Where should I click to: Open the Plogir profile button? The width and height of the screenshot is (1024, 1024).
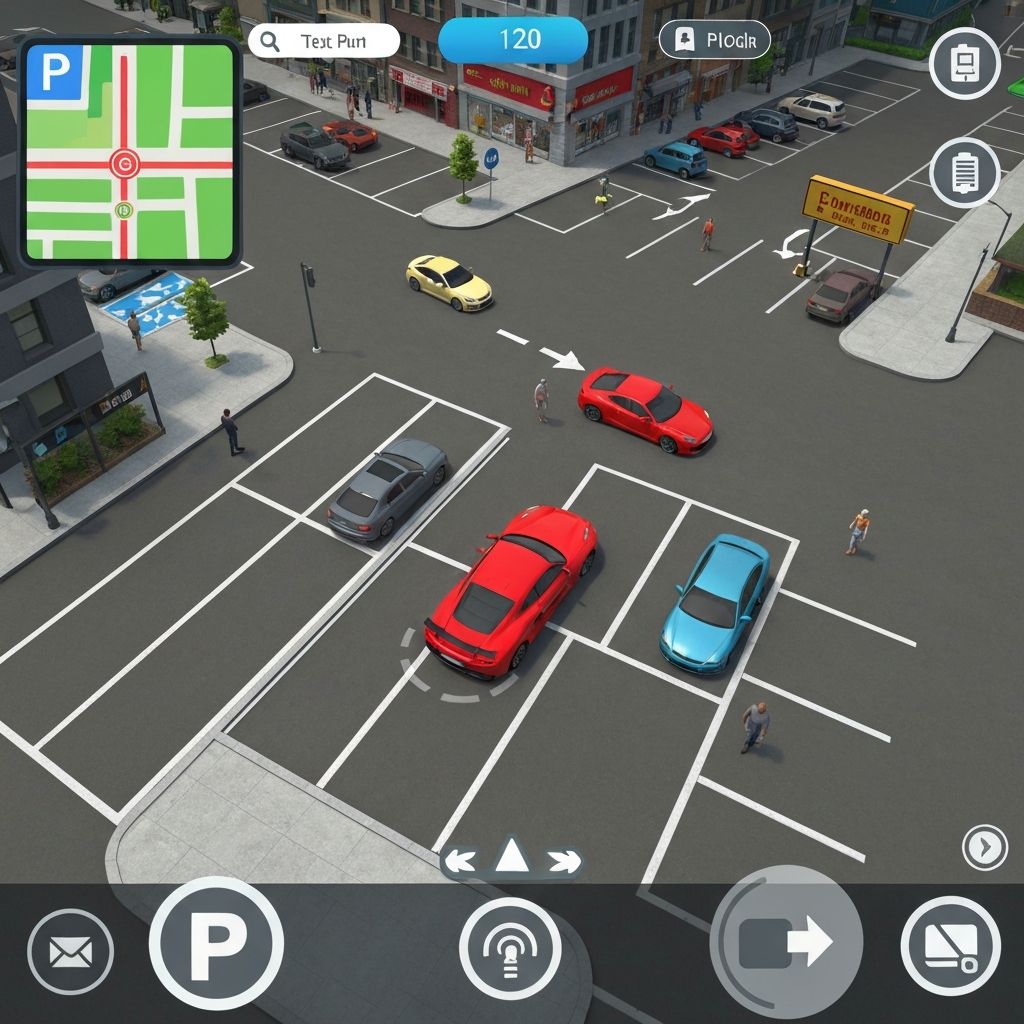[x=714, y=40]
